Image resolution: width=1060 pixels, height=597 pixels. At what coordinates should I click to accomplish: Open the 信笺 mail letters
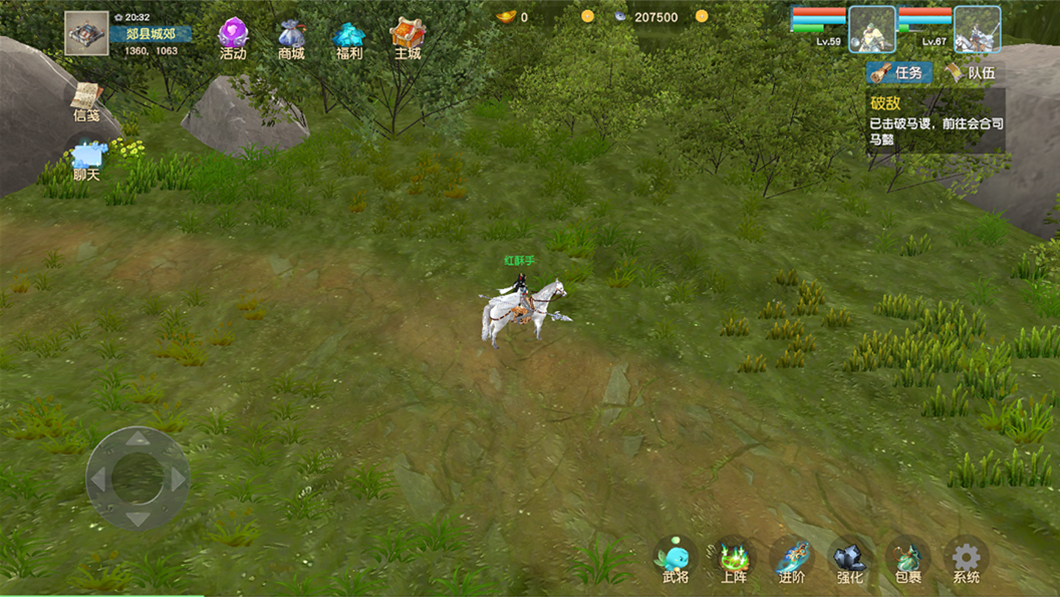87,101
